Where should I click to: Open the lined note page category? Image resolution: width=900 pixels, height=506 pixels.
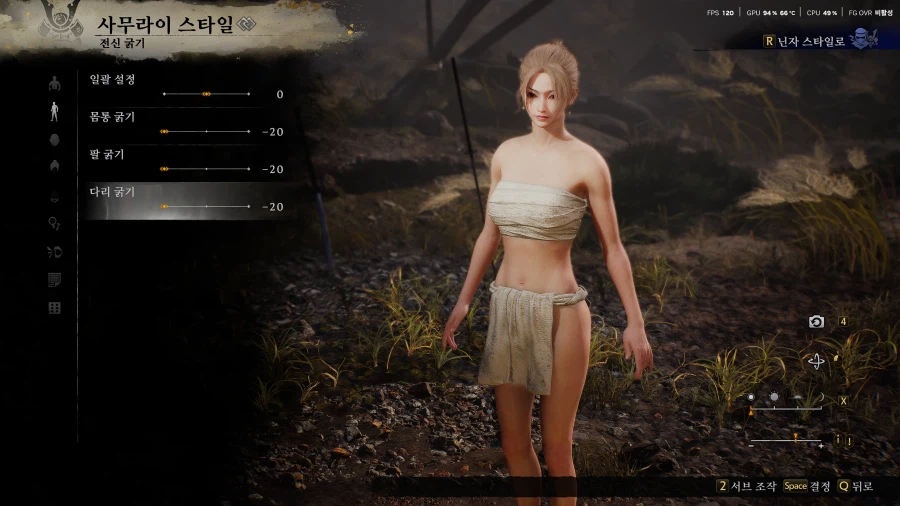pyautogui.click(x=54, y=280)
